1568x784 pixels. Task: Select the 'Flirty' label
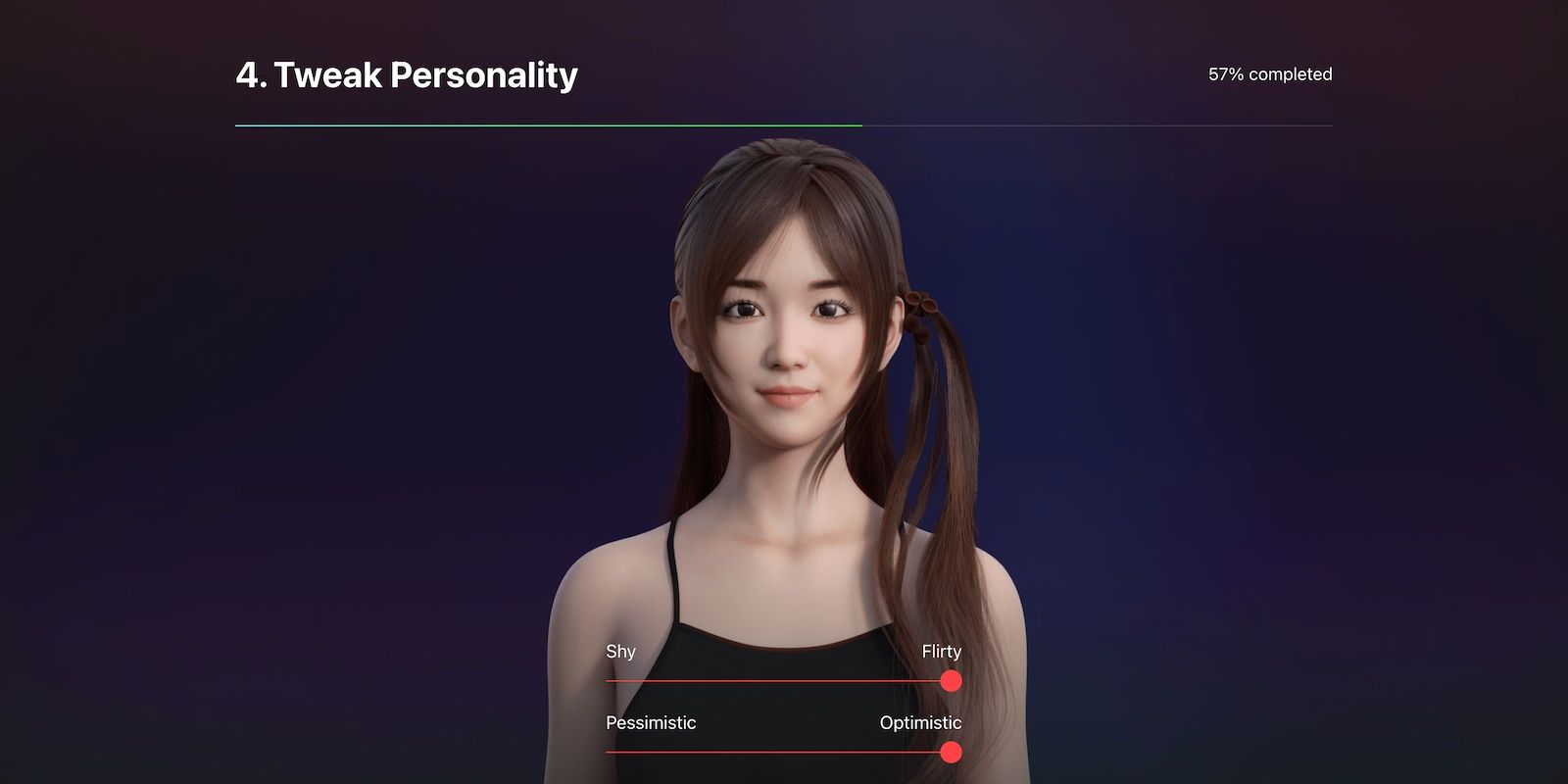(x=941, y=650)
